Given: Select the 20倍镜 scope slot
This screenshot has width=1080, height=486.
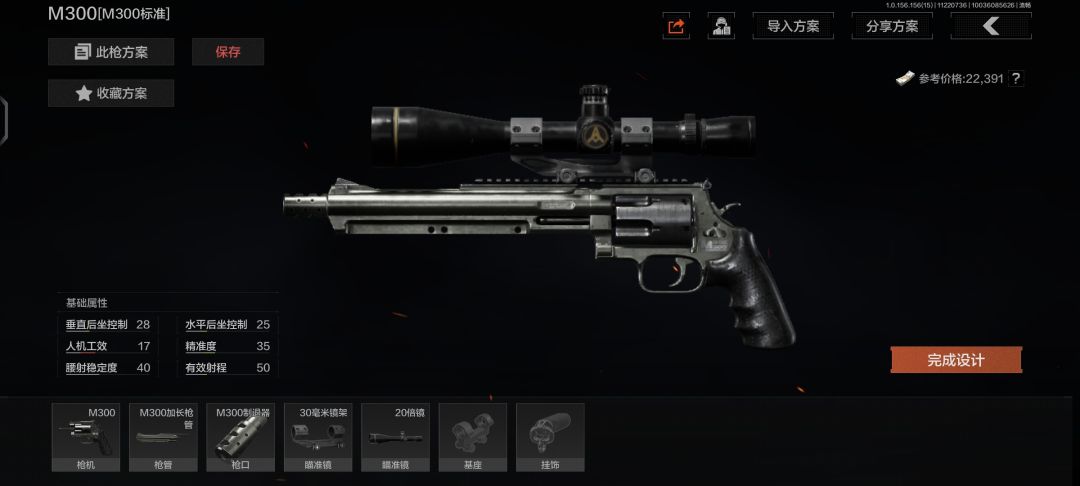Looking at the screenshot, I should (395, 437).
